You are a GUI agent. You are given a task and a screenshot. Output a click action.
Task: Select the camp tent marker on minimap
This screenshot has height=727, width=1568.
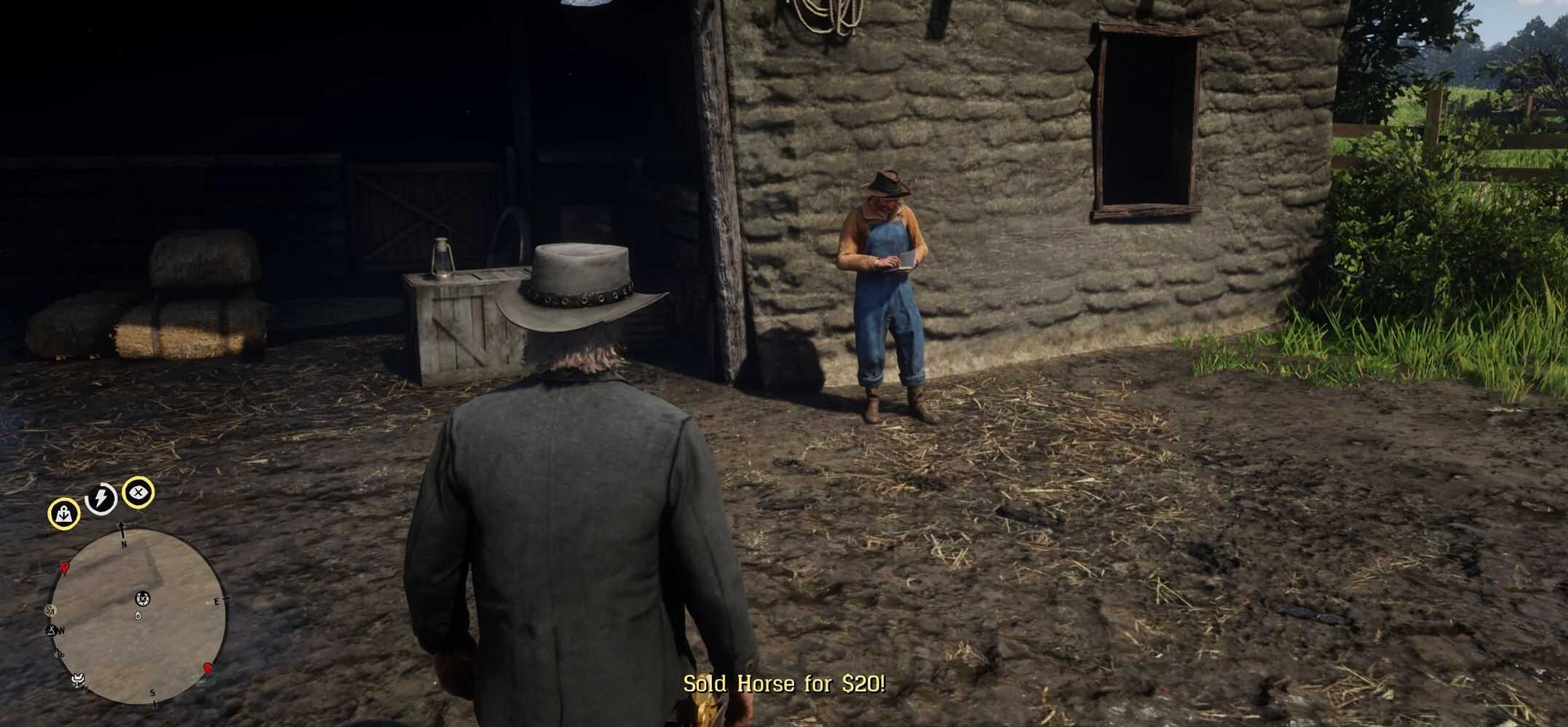point(51,630)
